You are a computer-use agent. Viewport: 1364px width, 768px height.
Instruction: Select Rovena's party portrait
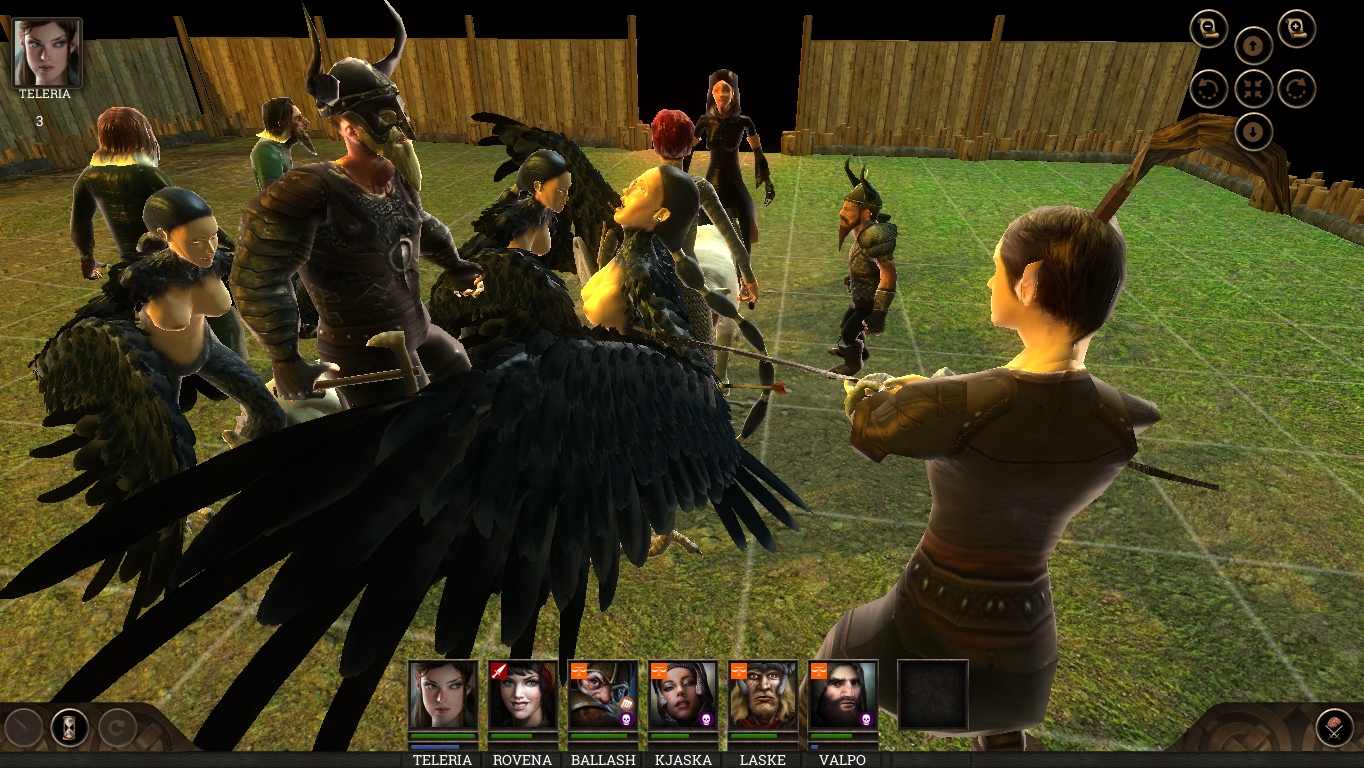522,694
